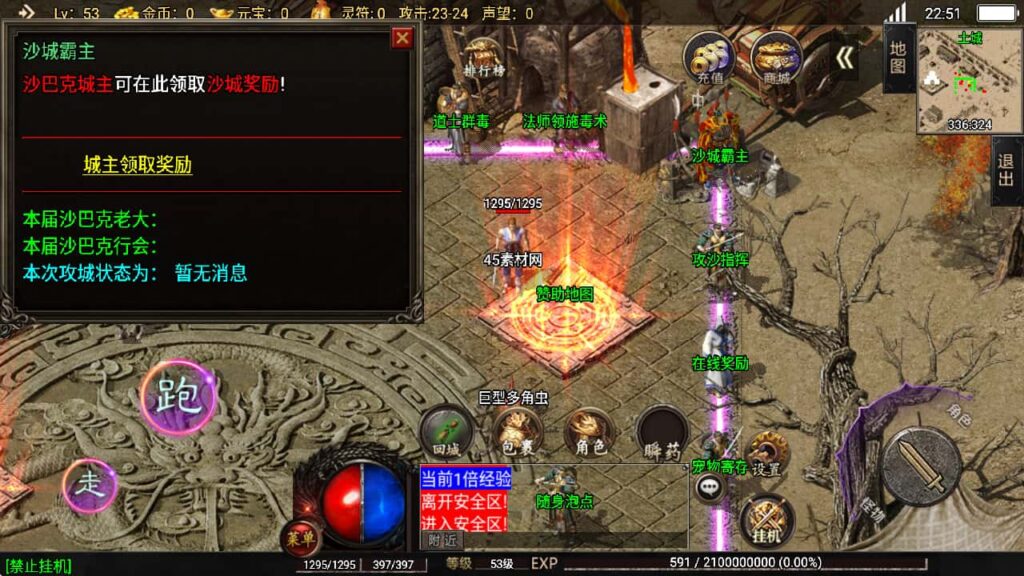
Task: Open the 地图 map tab
Action: click(898, 58)
